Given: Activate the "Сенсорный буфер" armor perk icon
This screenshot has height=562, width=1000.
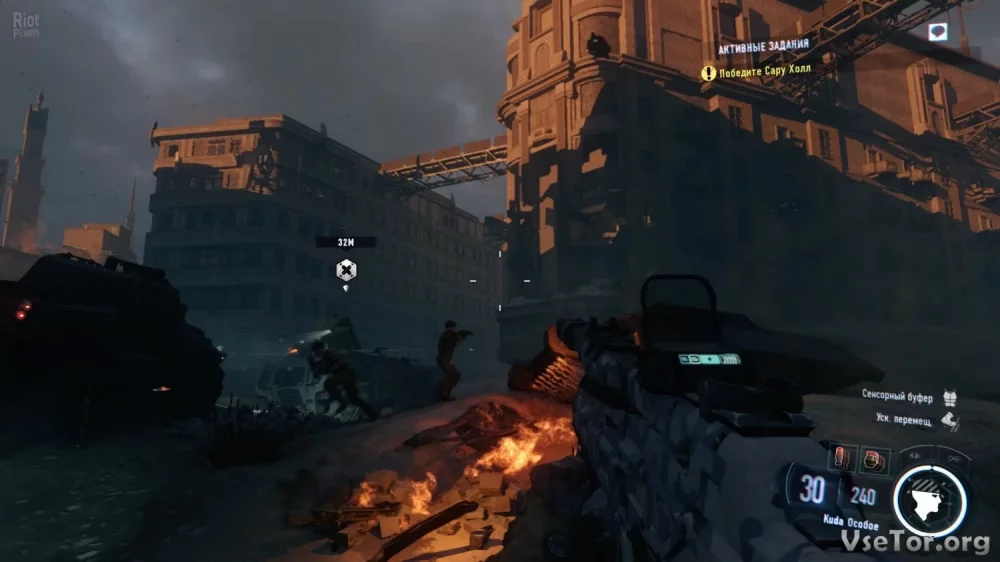Looking at the screenshot, I should [x=949, y=397].
